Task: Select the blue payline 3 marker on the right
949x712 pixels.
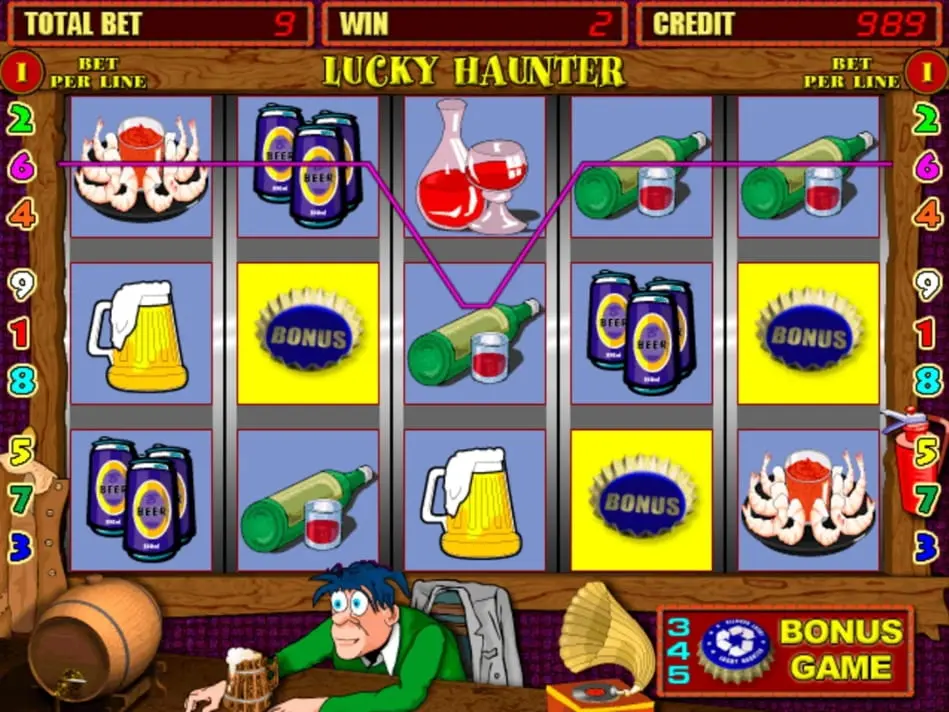Action: pos(925,546)
